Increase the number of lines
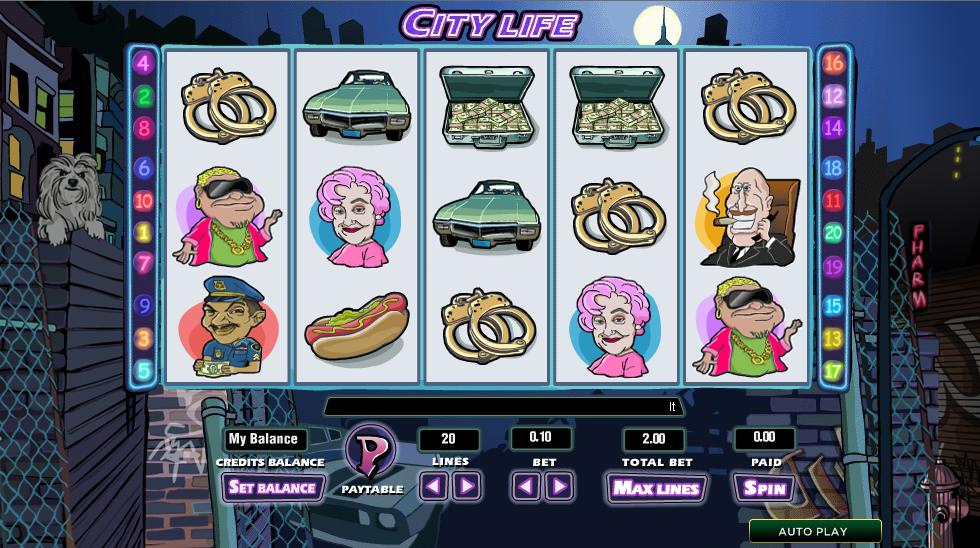Image resolution: width=980 pixels, height=548 pixels. tap(467, 487)
